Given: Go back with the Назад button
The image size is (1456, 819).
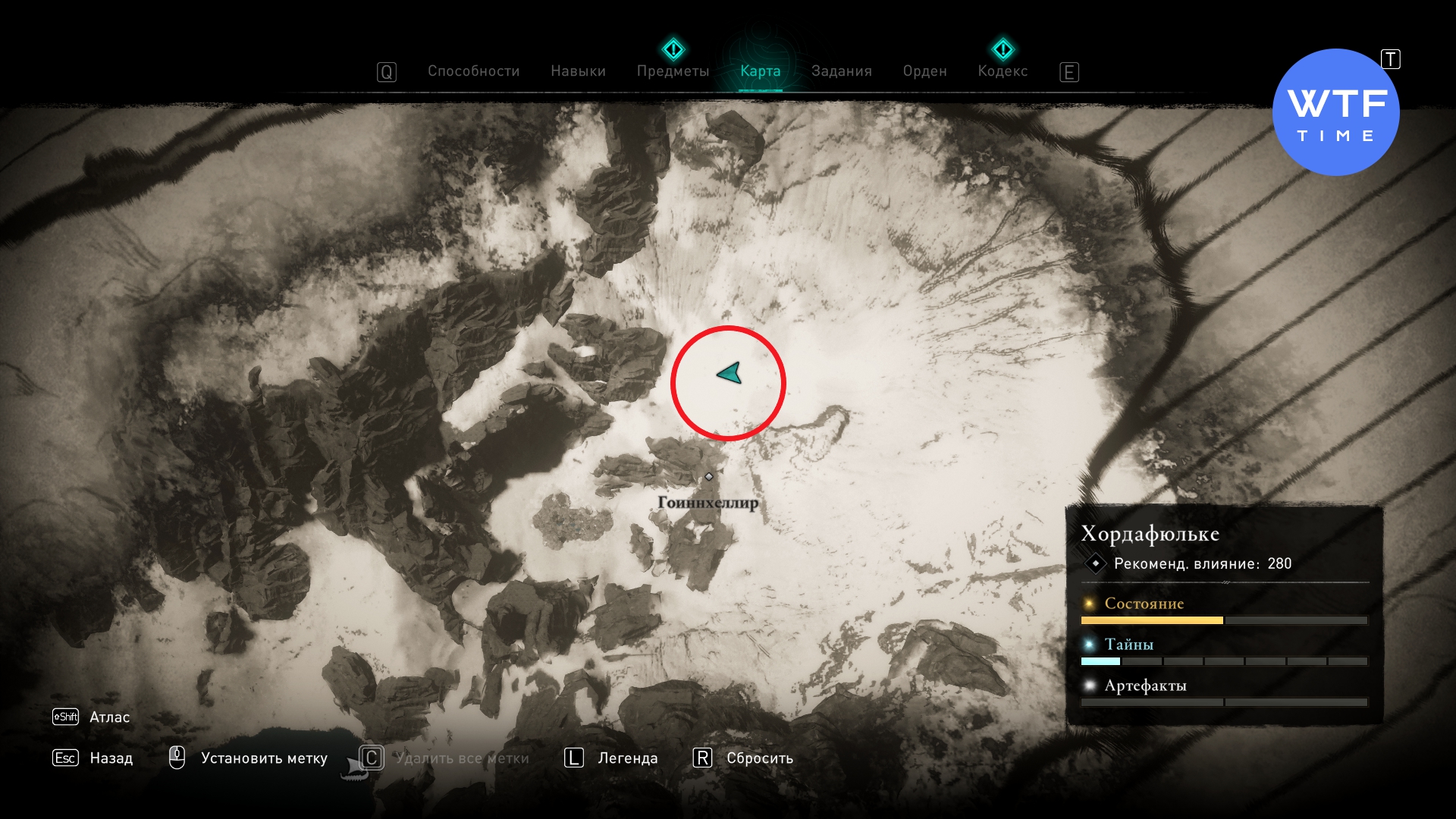Looking at the screenshot, I should point(110,758).
